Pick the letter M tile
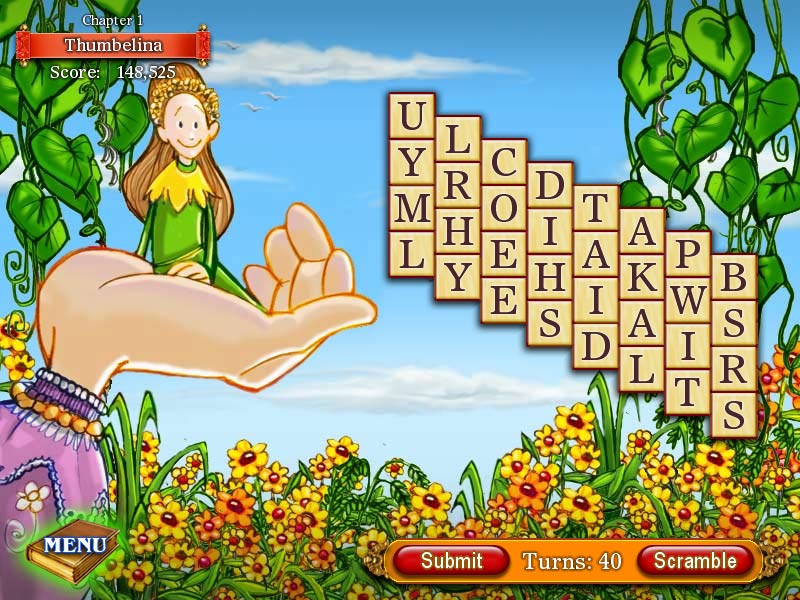Image resolution: width=800 pixels, height=600 pixels. point(411,208)
